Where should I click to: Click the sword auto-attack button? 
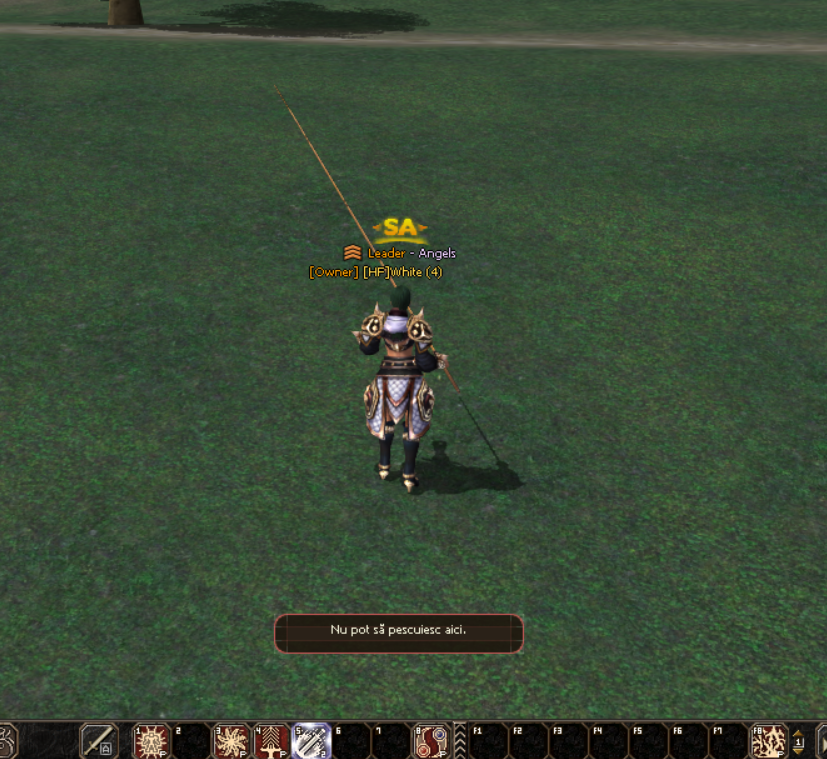click(x=99, y=741)
